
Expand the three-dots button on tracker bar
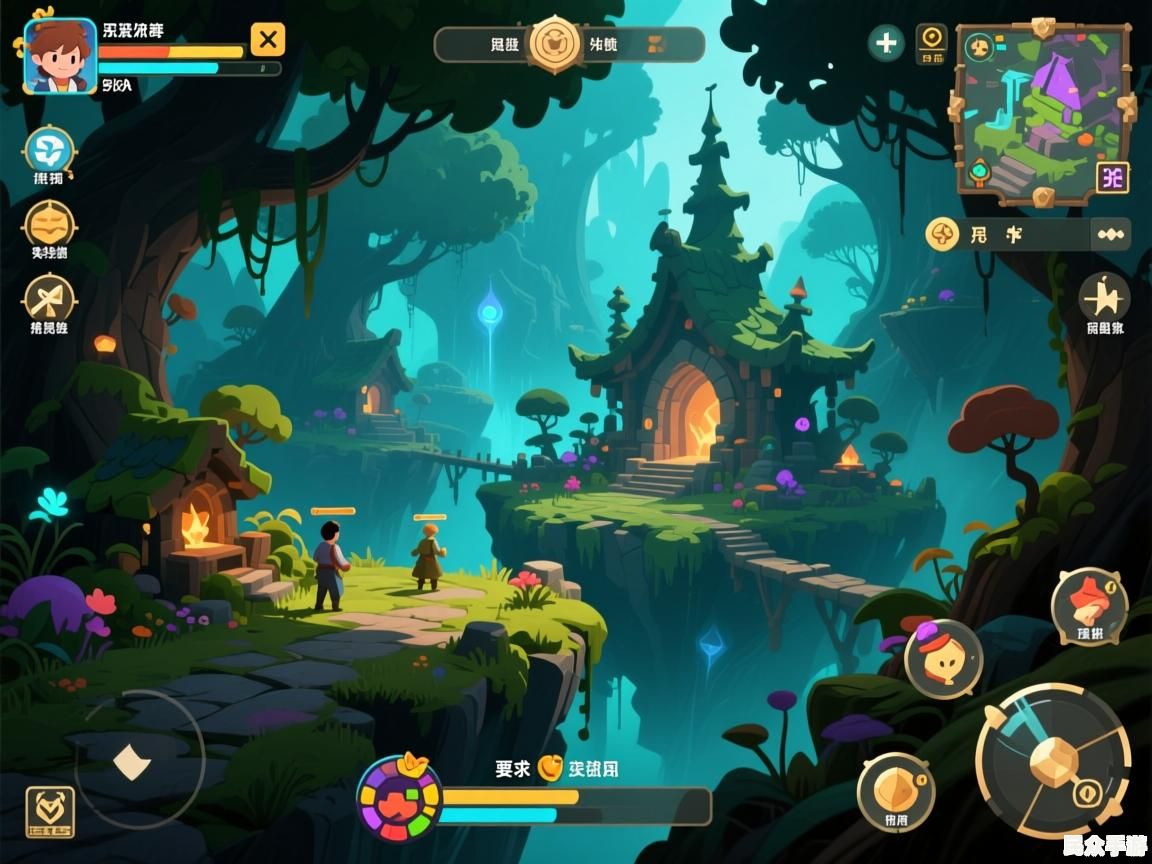pos(1110,235)
